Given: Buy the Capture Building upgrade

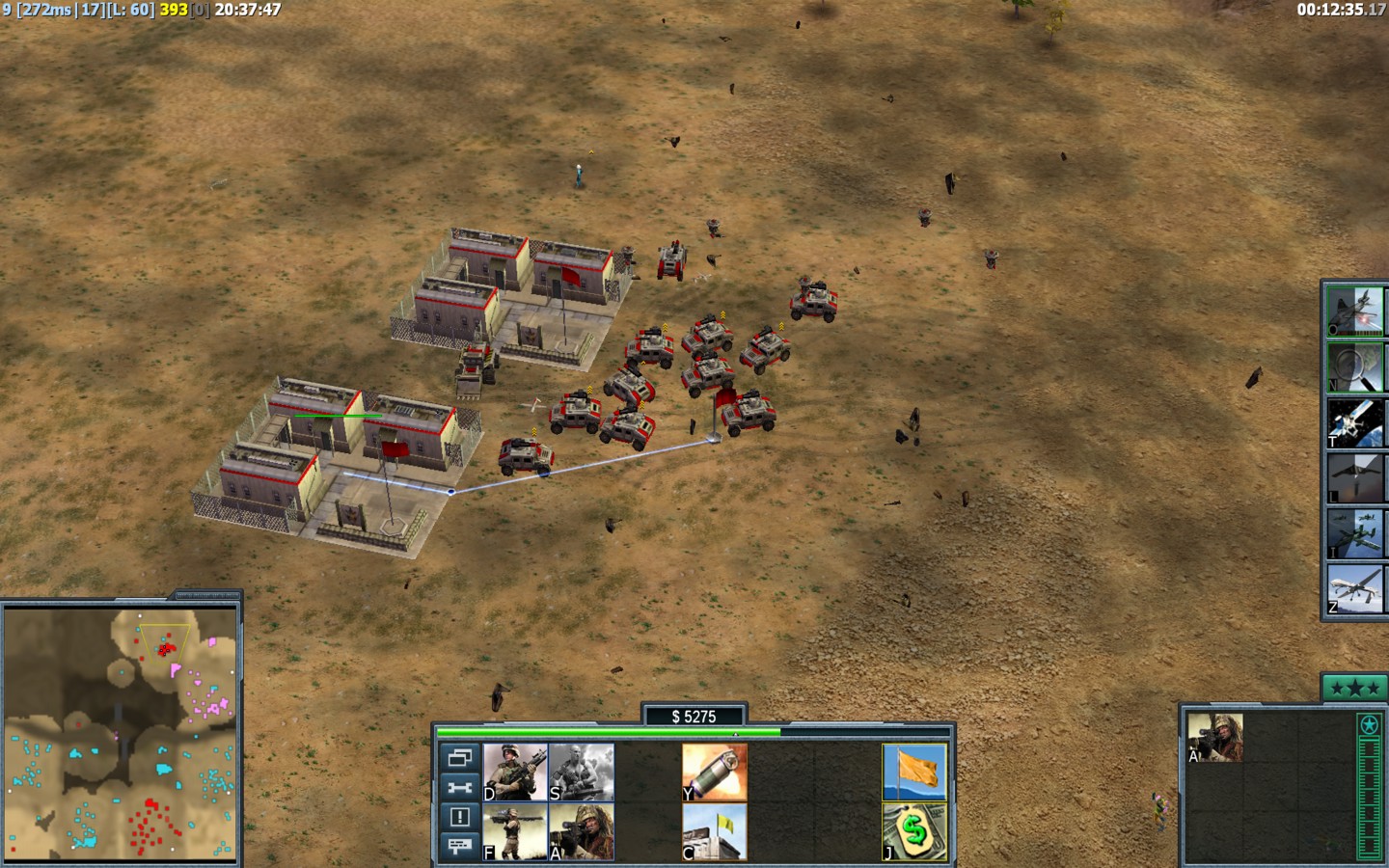Looking at the screenshot, I should [715, 831].
